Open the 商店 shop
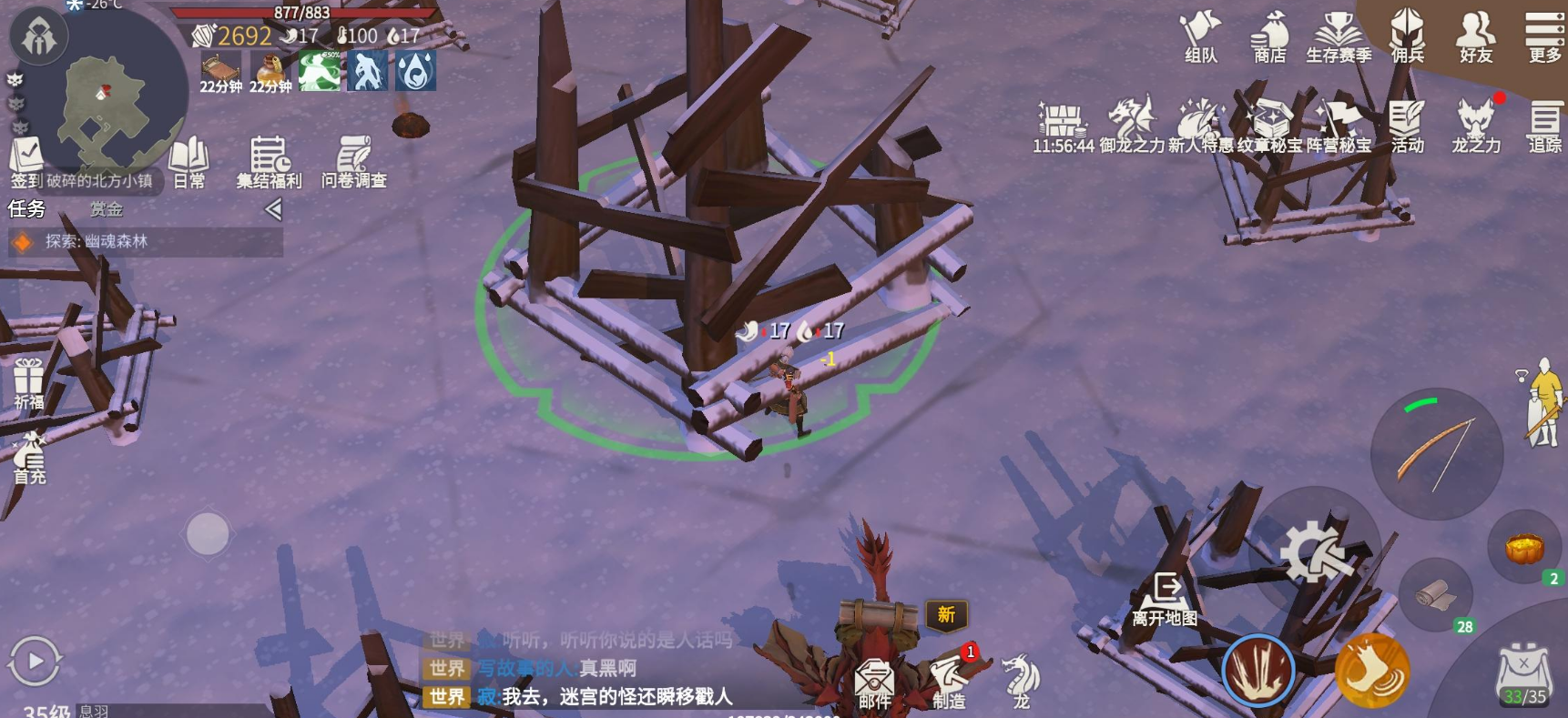Viewport: 1568px width, 718px height. 1269,36
